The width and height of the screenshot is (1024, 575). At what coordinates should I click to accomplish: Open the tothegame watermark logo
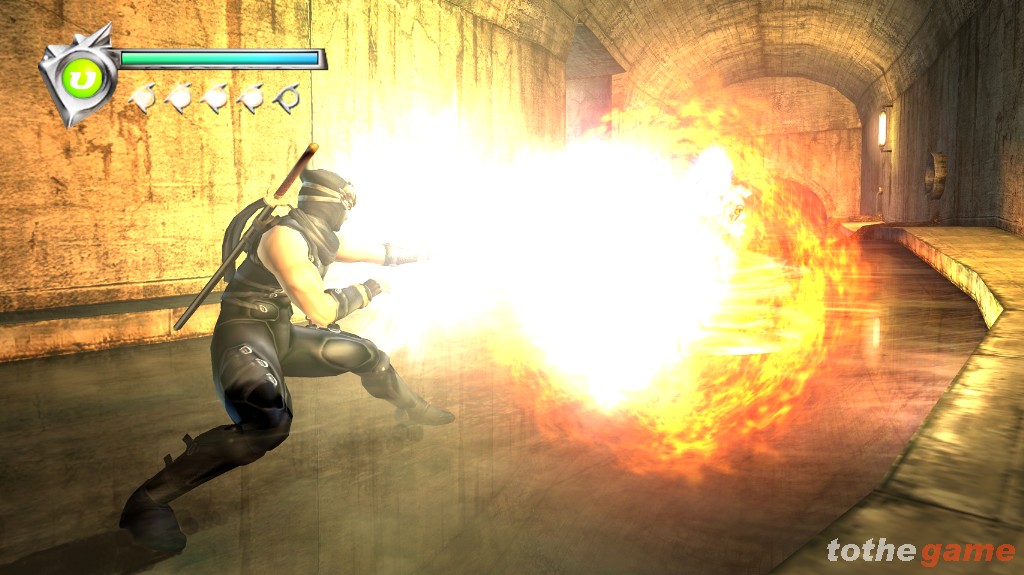[x=920, y=551]
